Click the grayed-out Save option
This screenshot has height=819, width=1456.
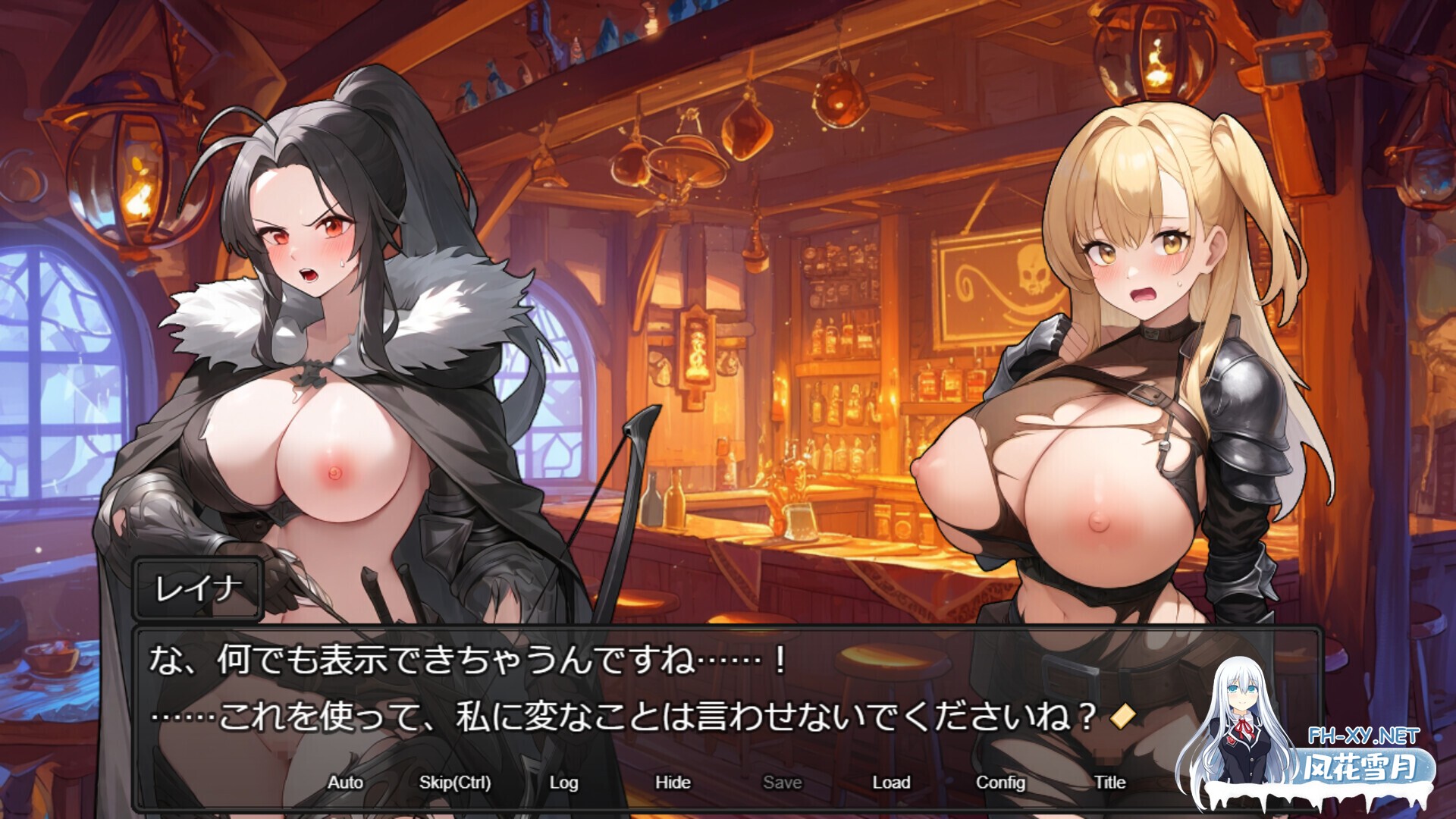pos(783,783)
